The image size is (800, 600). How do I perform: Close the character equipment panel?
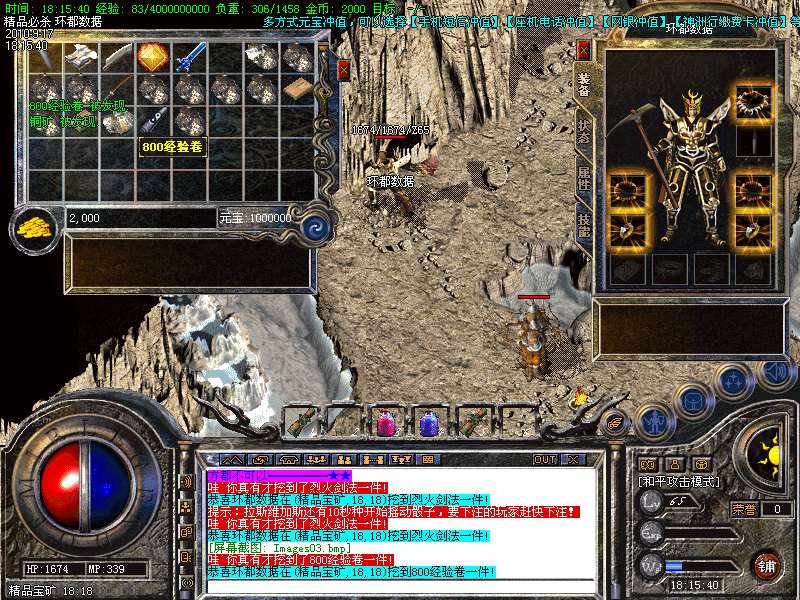tap(584, 48)
